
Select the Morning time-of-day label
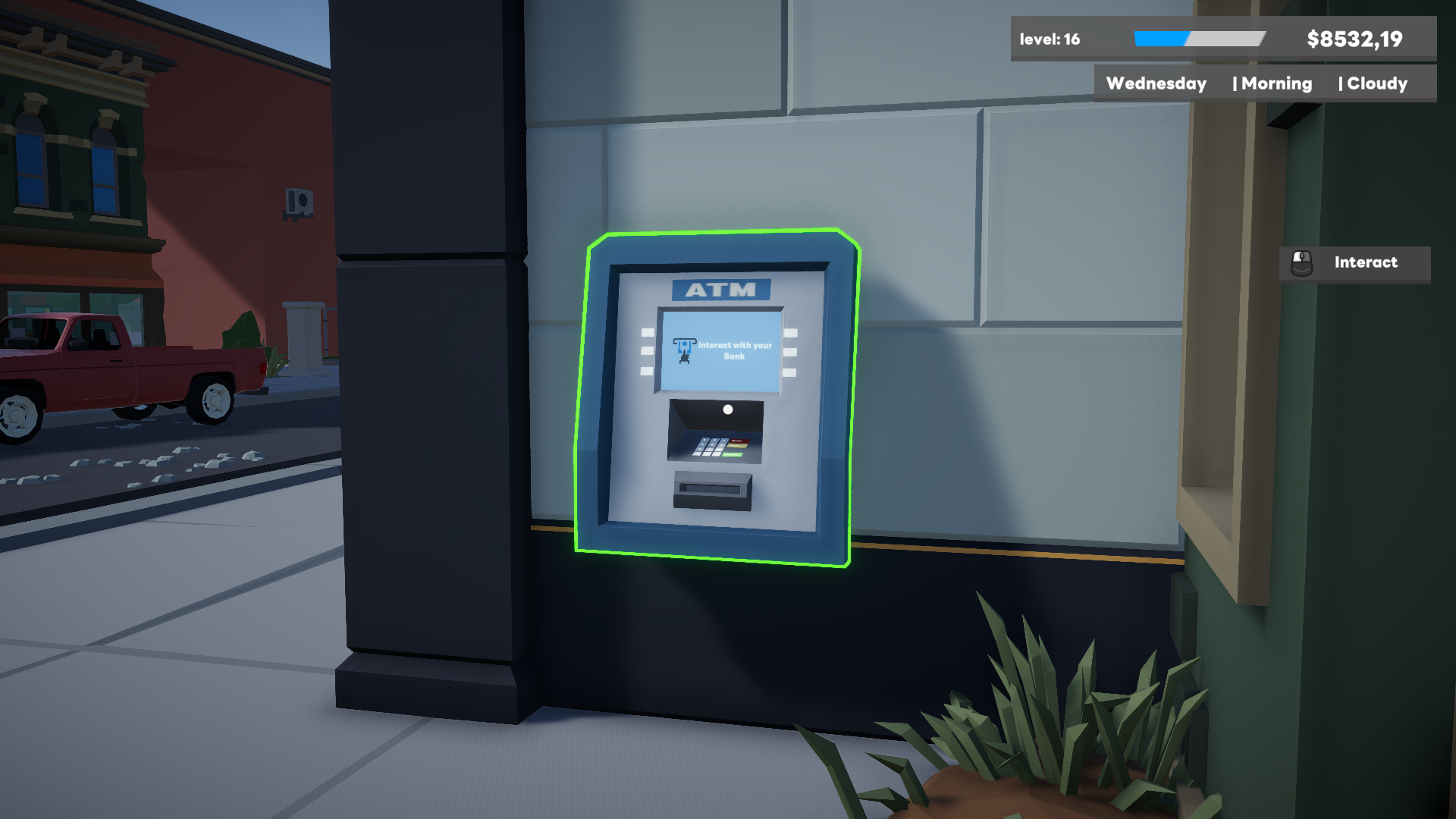1277,83
